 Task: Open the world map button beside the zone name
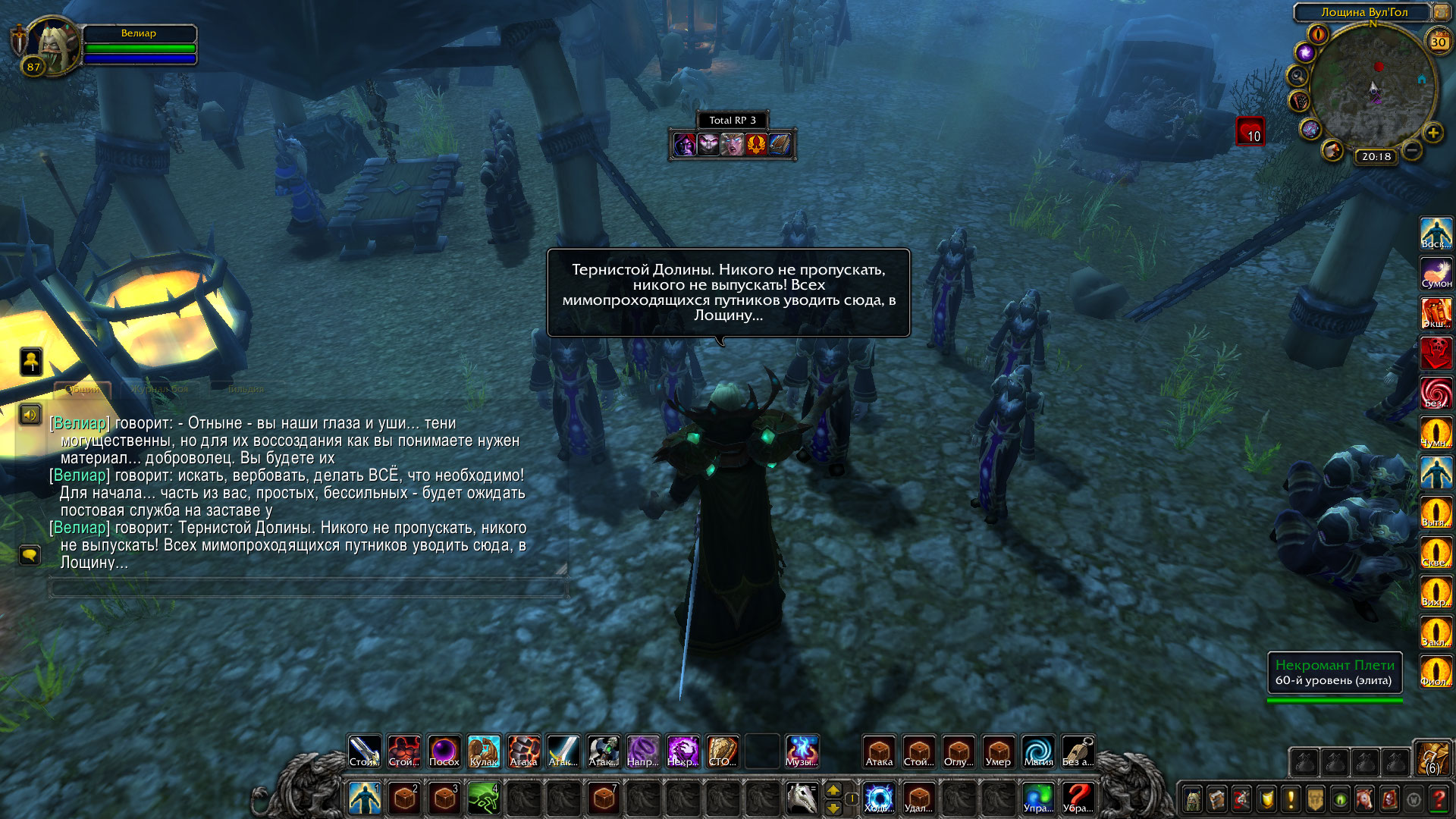point(1440,12)
